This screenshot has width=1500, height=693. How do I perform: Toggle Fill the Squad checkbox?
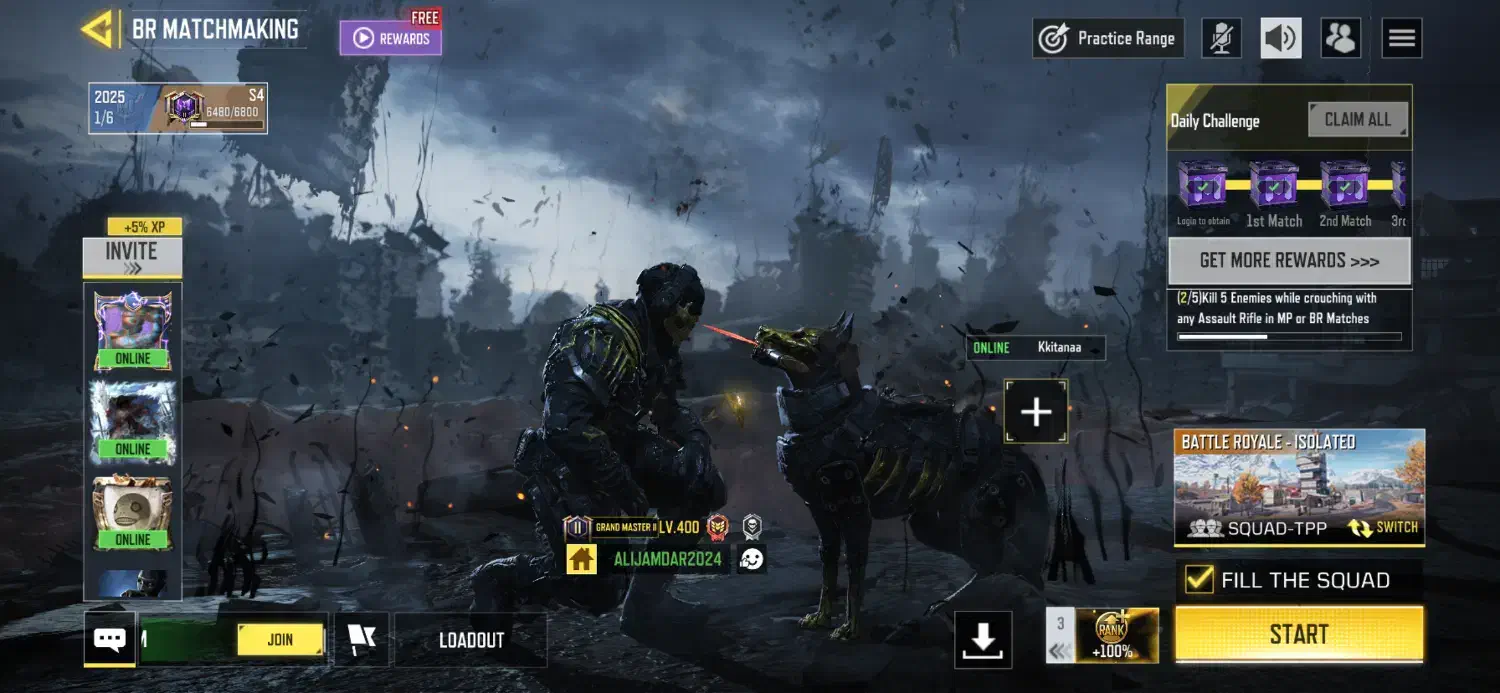(1198, 580)
